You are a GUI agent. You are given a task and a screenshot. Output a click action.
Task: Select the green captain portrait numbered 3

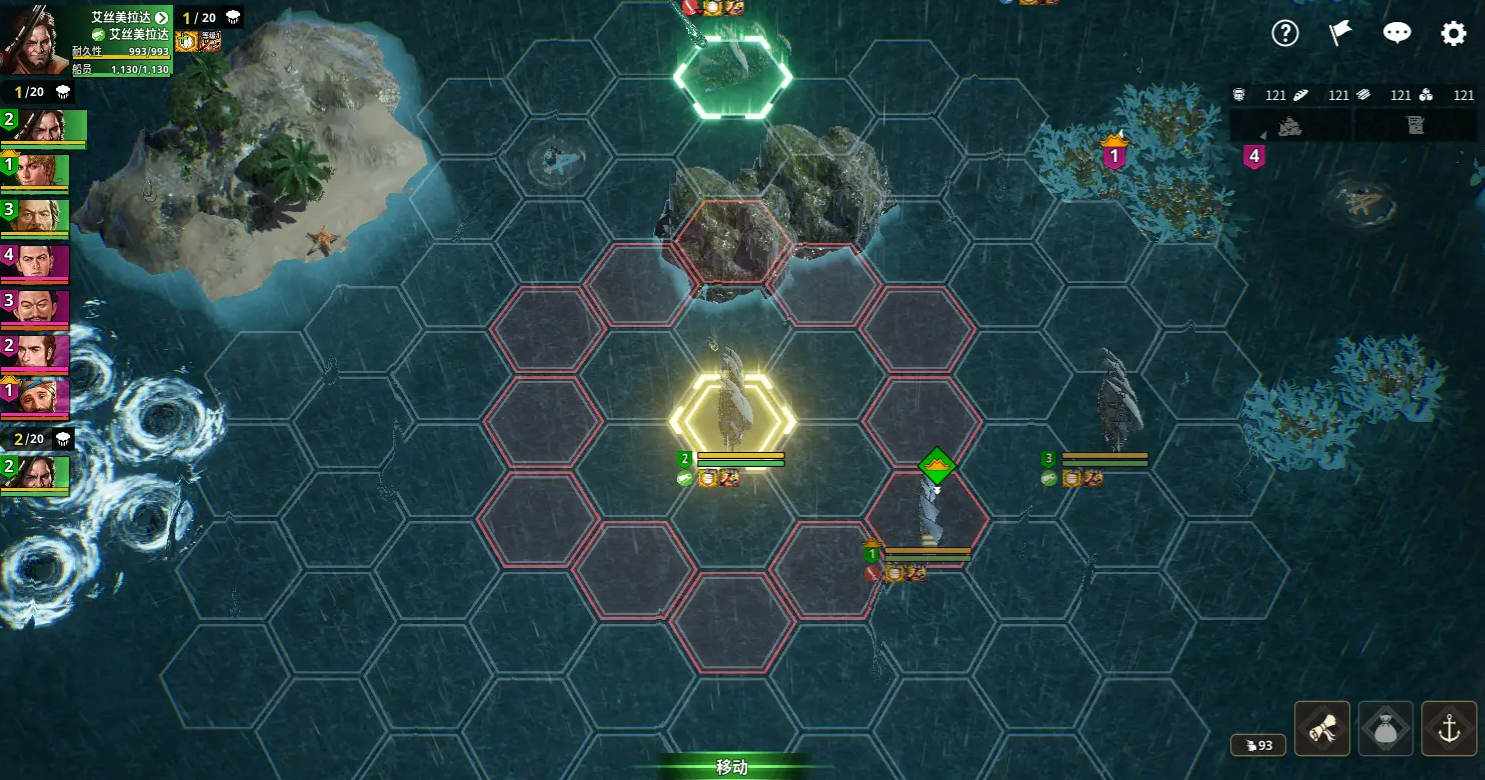36,217
